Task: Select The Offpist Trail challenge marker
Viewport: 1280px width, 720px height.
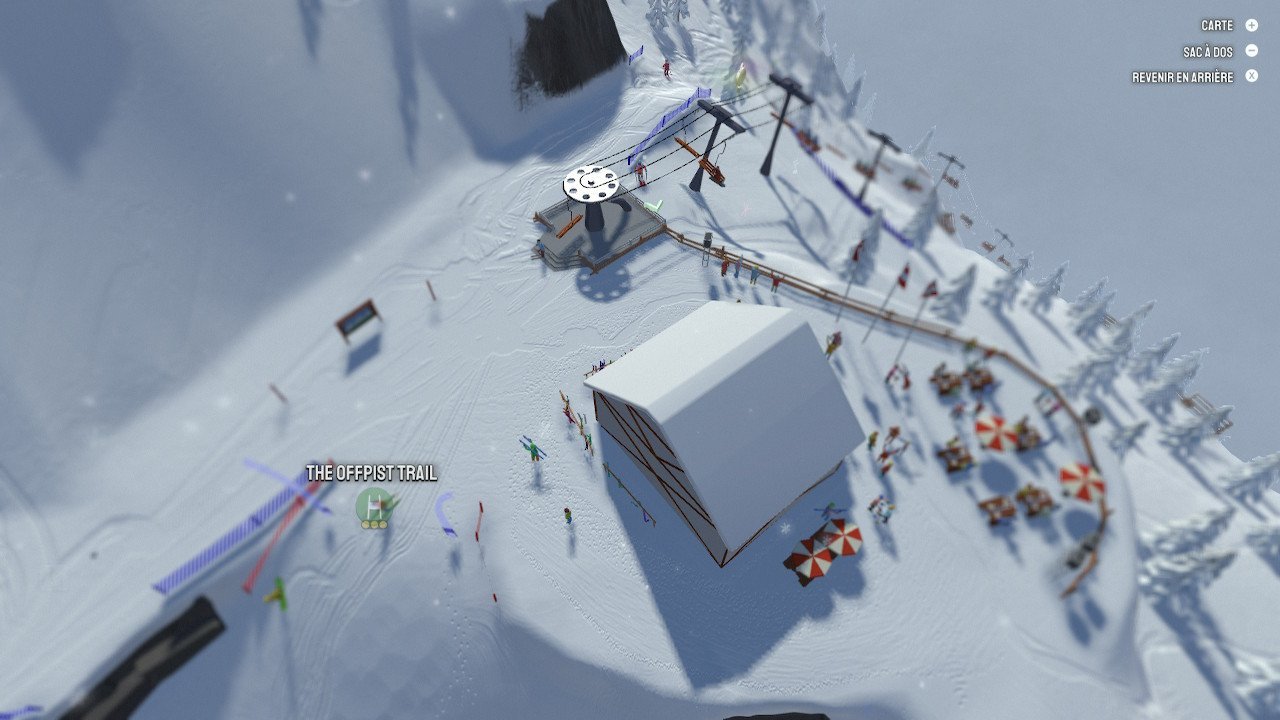Action: tap(374, 505)
